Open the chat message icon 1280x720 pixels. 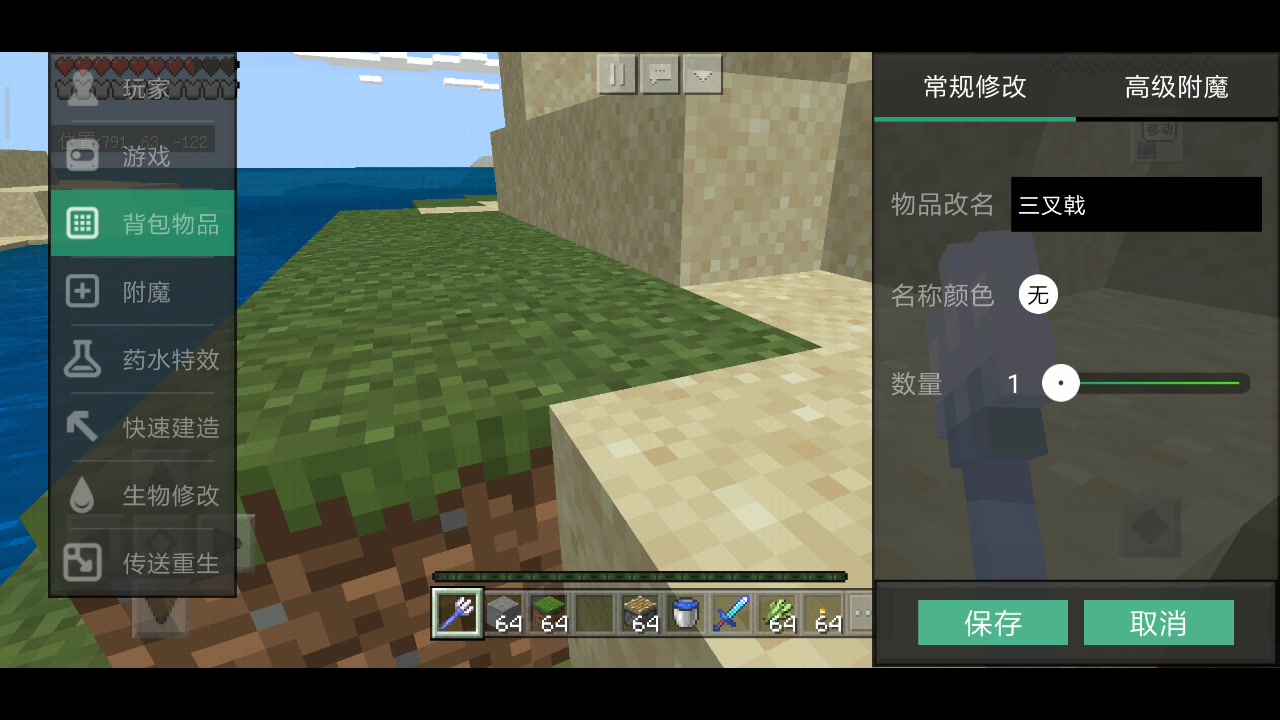pyautogui.click(x=659, y=73)
